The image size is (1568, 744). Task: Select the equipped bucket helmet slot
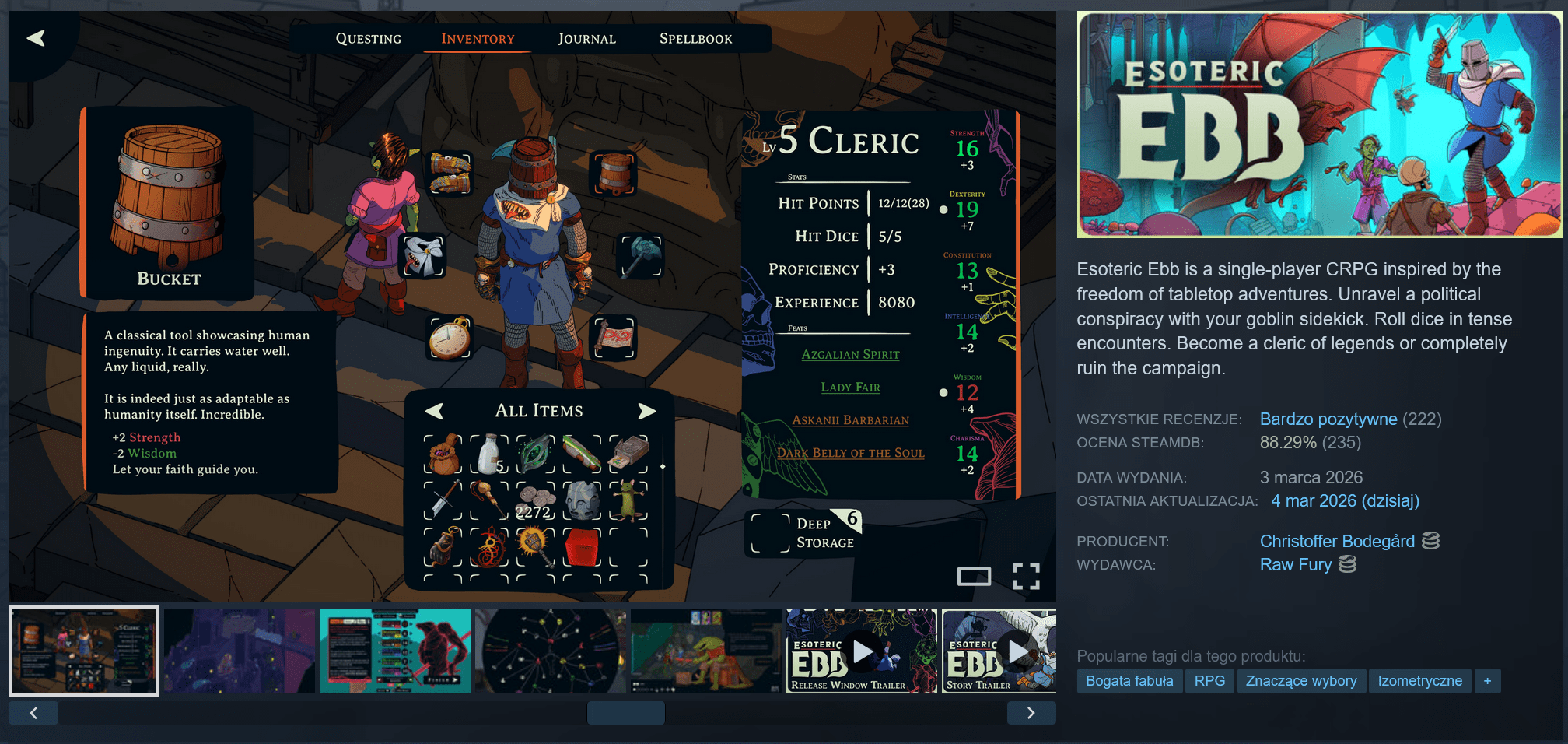click(x=614, y=173)
